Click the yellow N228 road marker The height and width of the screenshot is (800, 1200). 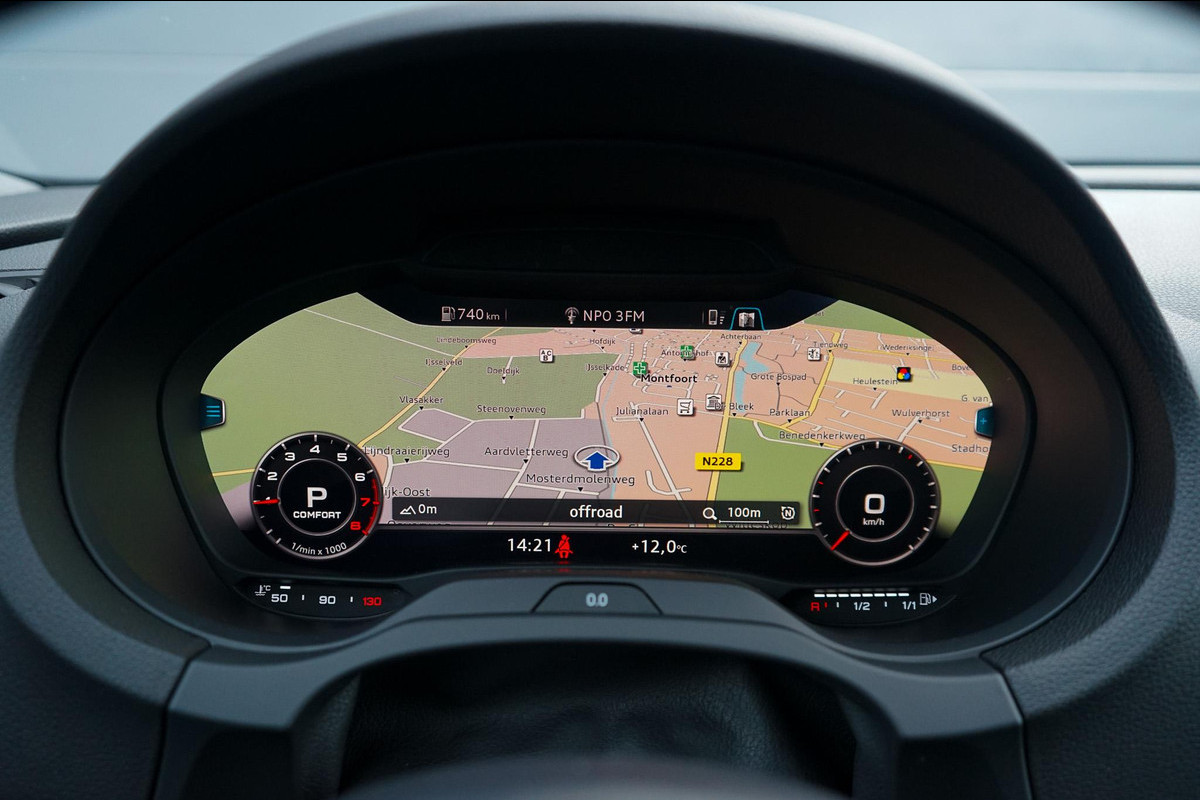(x=717, y=461)
